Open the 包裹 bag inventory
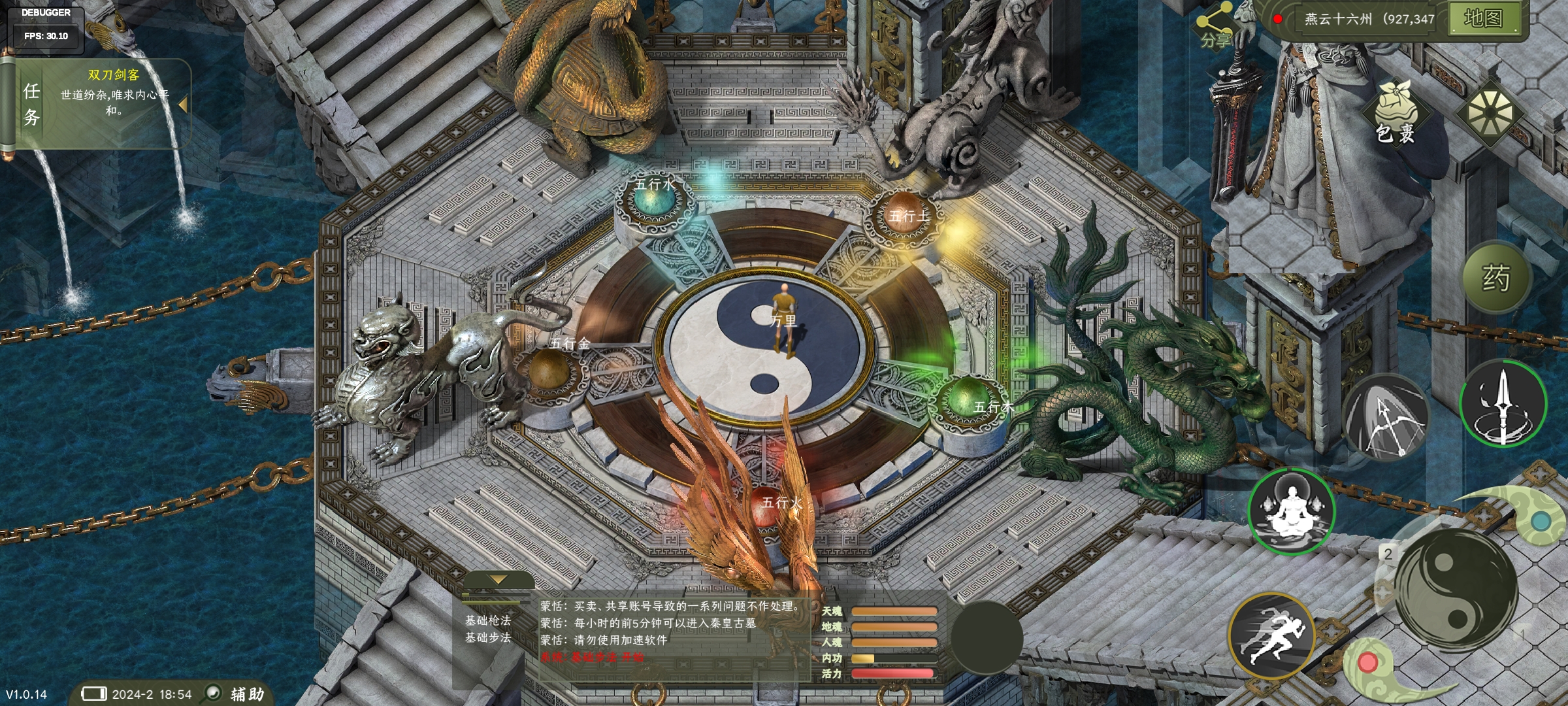Screen dimensions: 1568x706 click(1396, 116)
